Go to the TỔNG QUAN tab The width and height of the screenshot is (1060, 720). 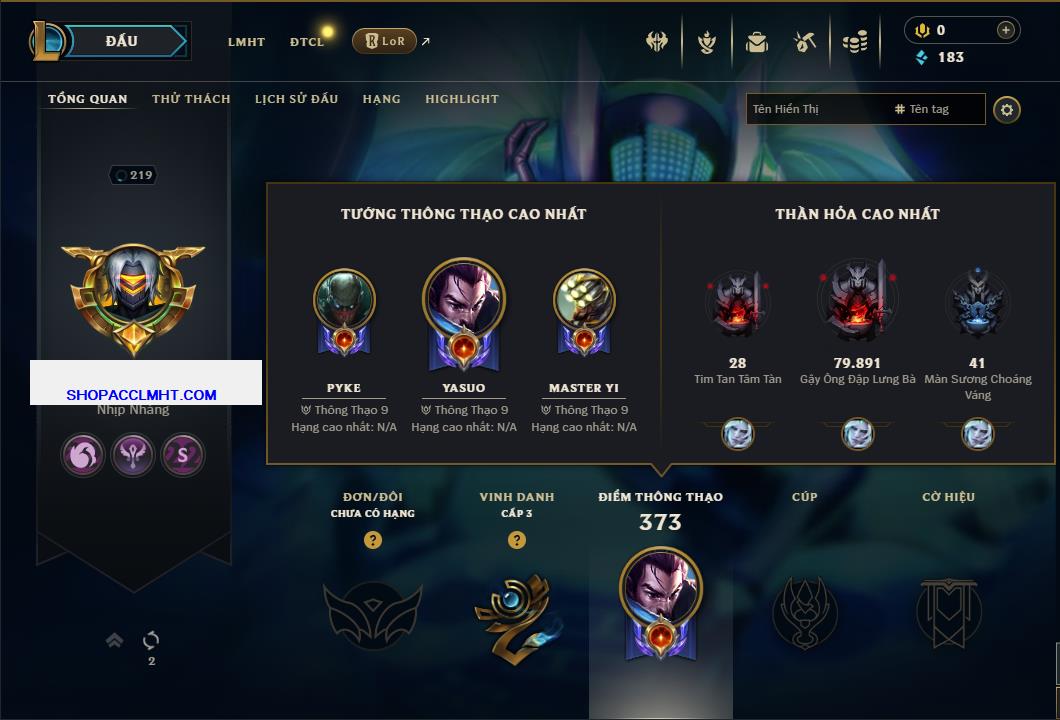88,99
